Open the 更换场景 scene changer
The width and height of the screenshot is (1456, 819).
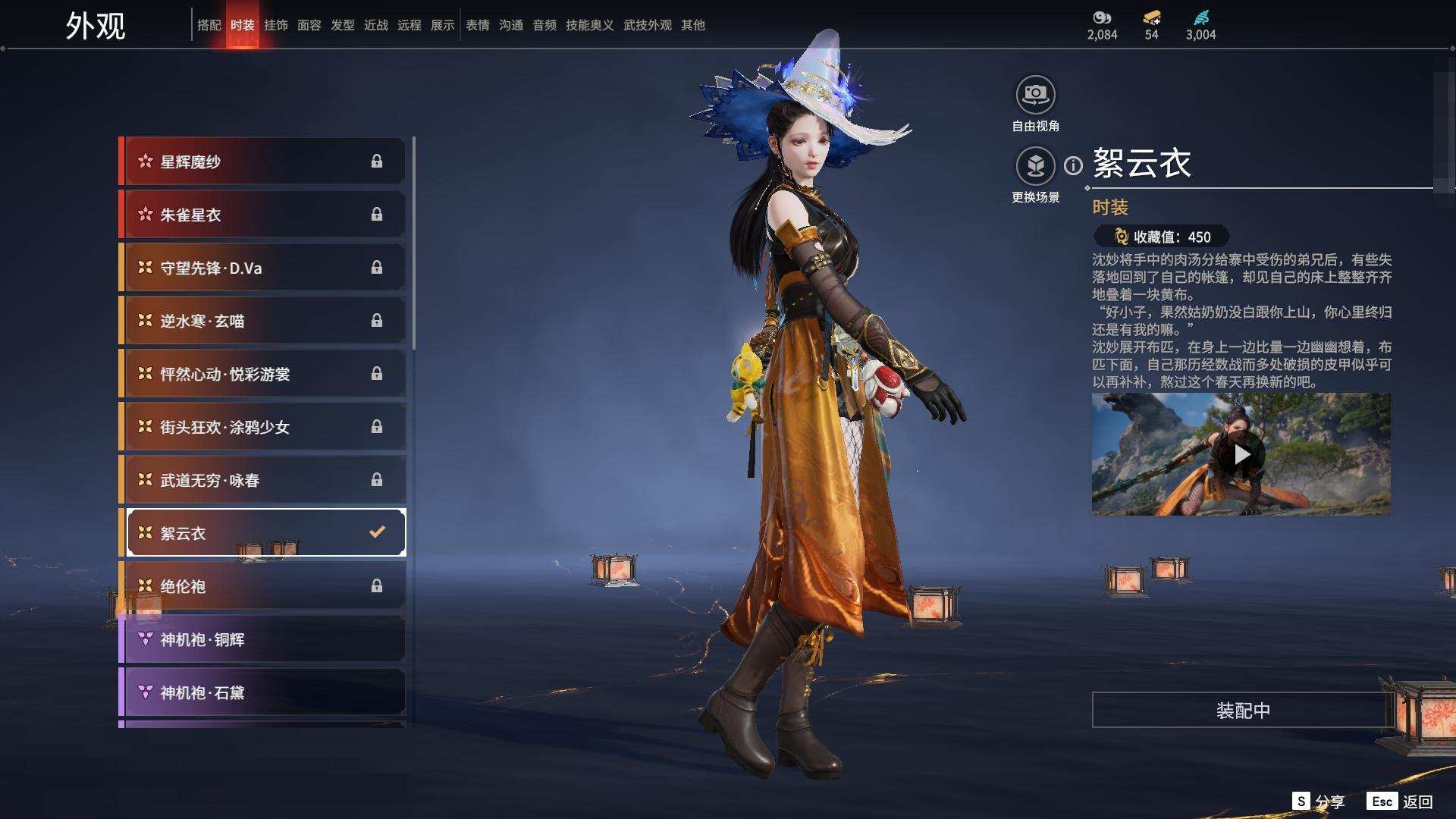pos(1035,166)
